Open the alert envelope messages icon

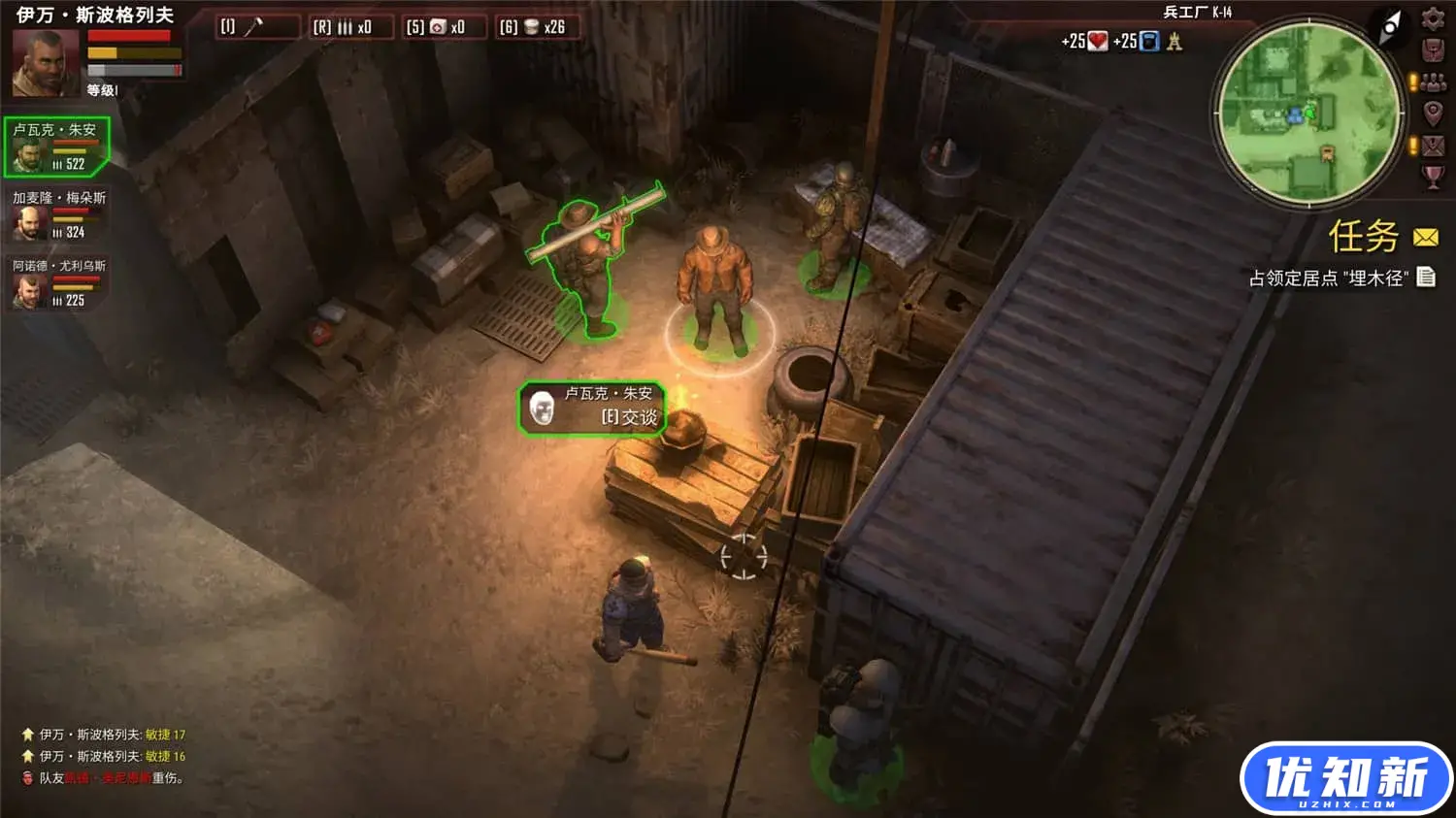[x=1433, y=146]
